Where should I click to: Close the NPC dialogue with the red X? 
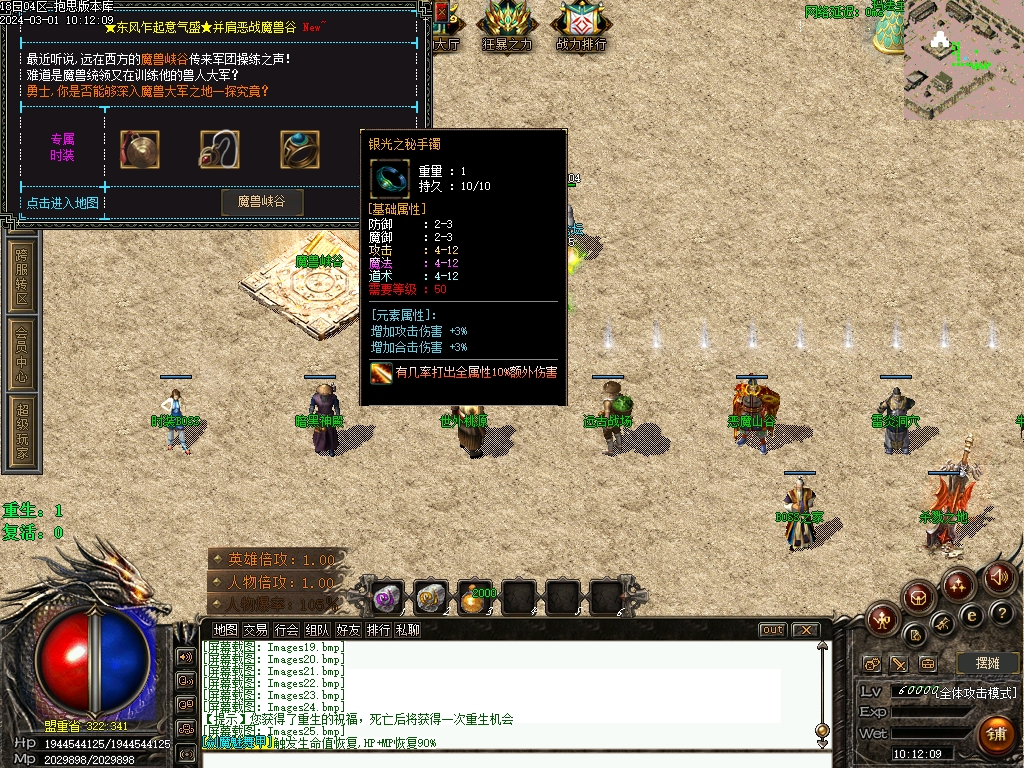click(x=441, y=12)
